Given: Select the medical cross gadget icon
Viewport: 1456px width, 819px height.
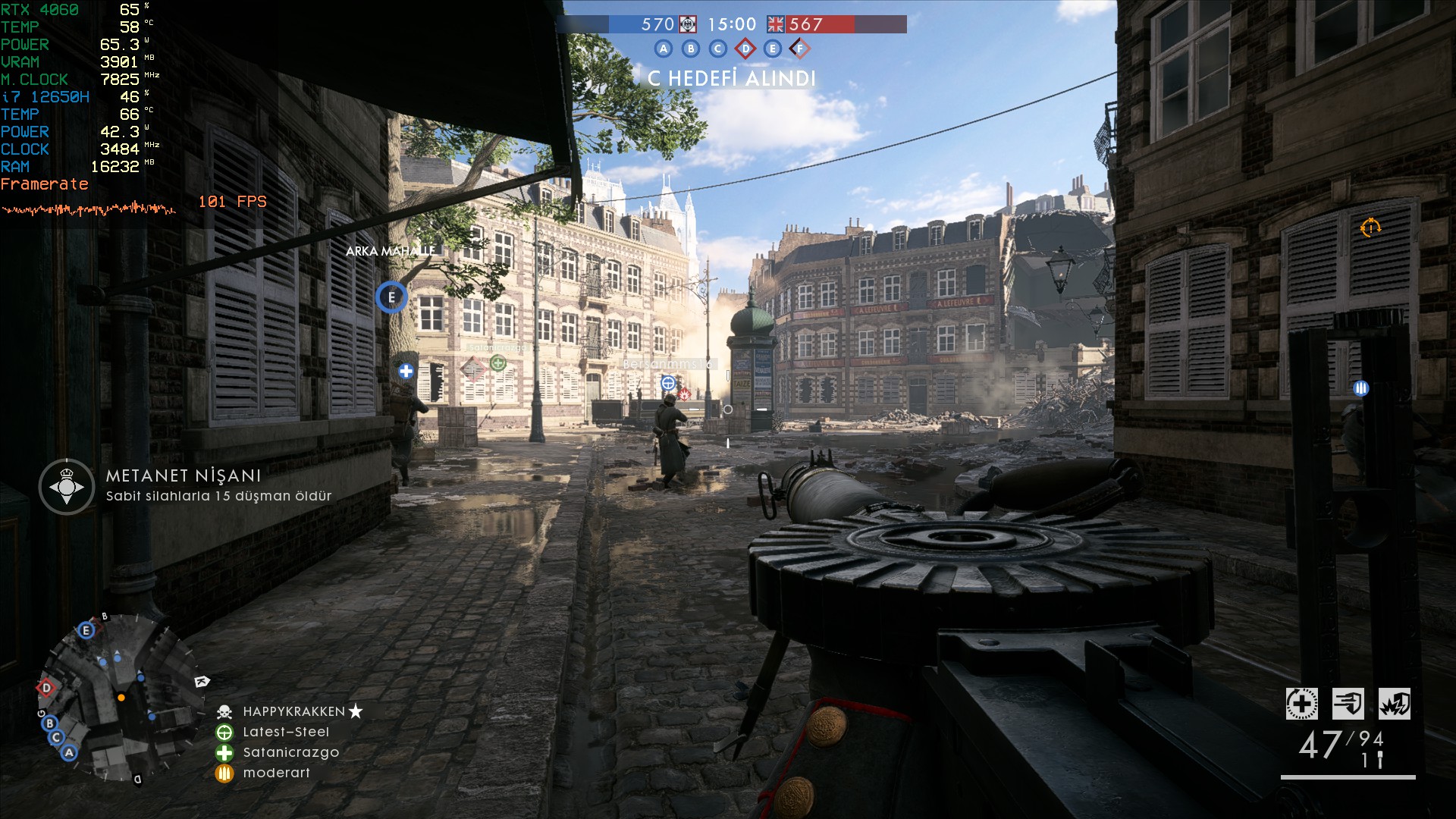Looking at the screenshot, I should pyautogui.click(x=1301, y=704).
